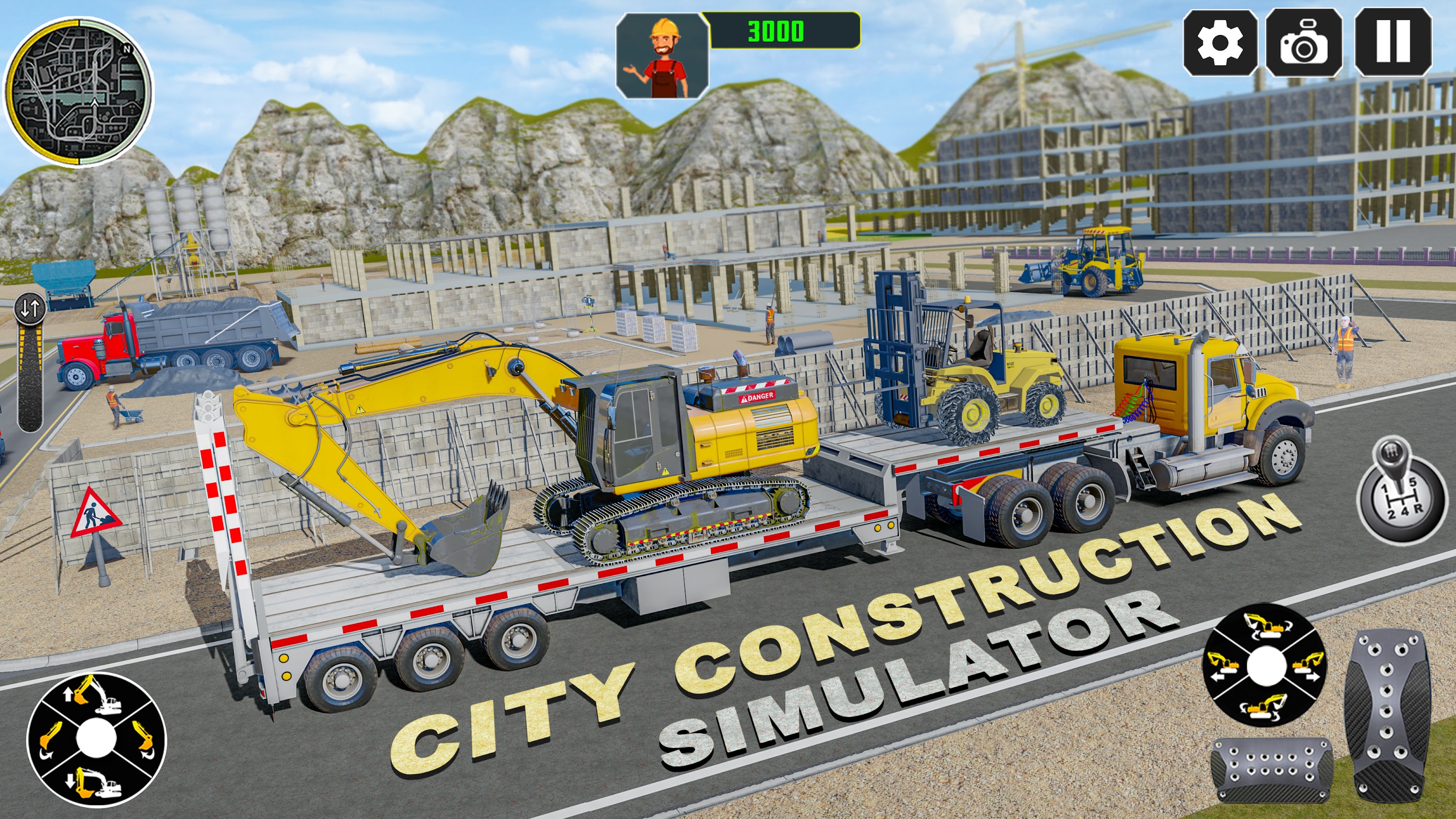Expand the worker avatar cash panel
1456x819 pixels.
pos(662,54)
